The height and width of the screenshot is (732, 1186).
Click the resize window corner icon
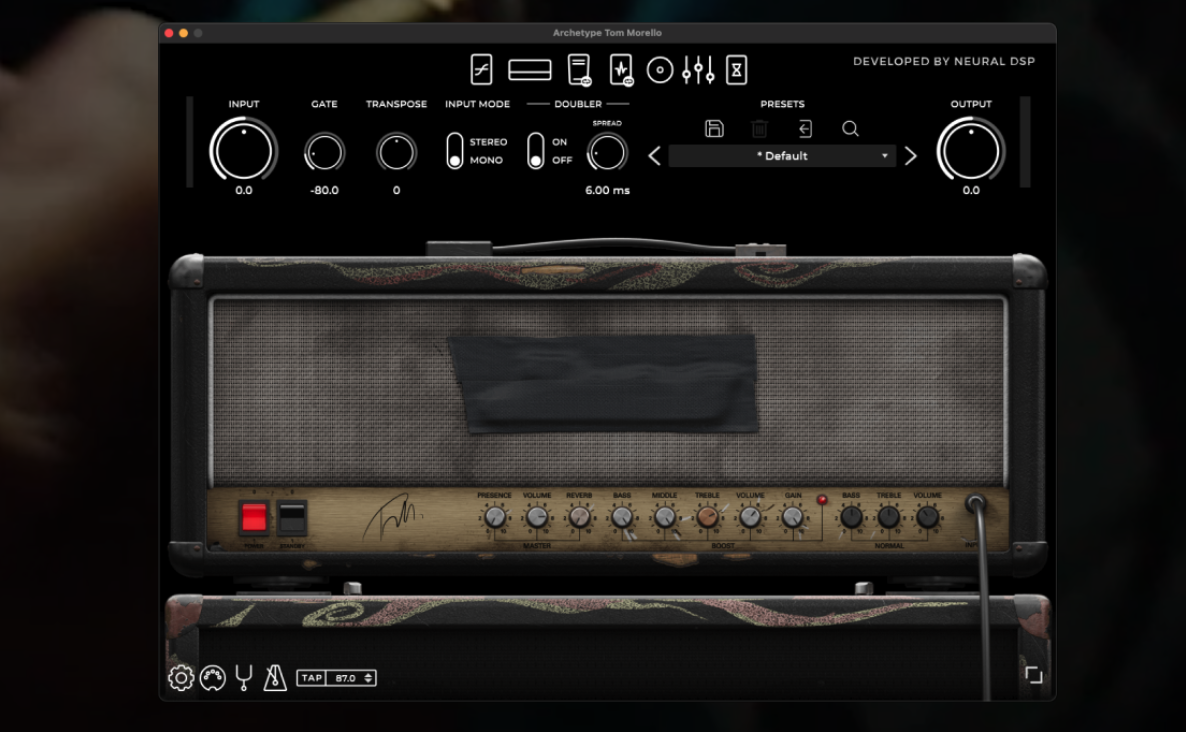click(x=1034, y=676)
